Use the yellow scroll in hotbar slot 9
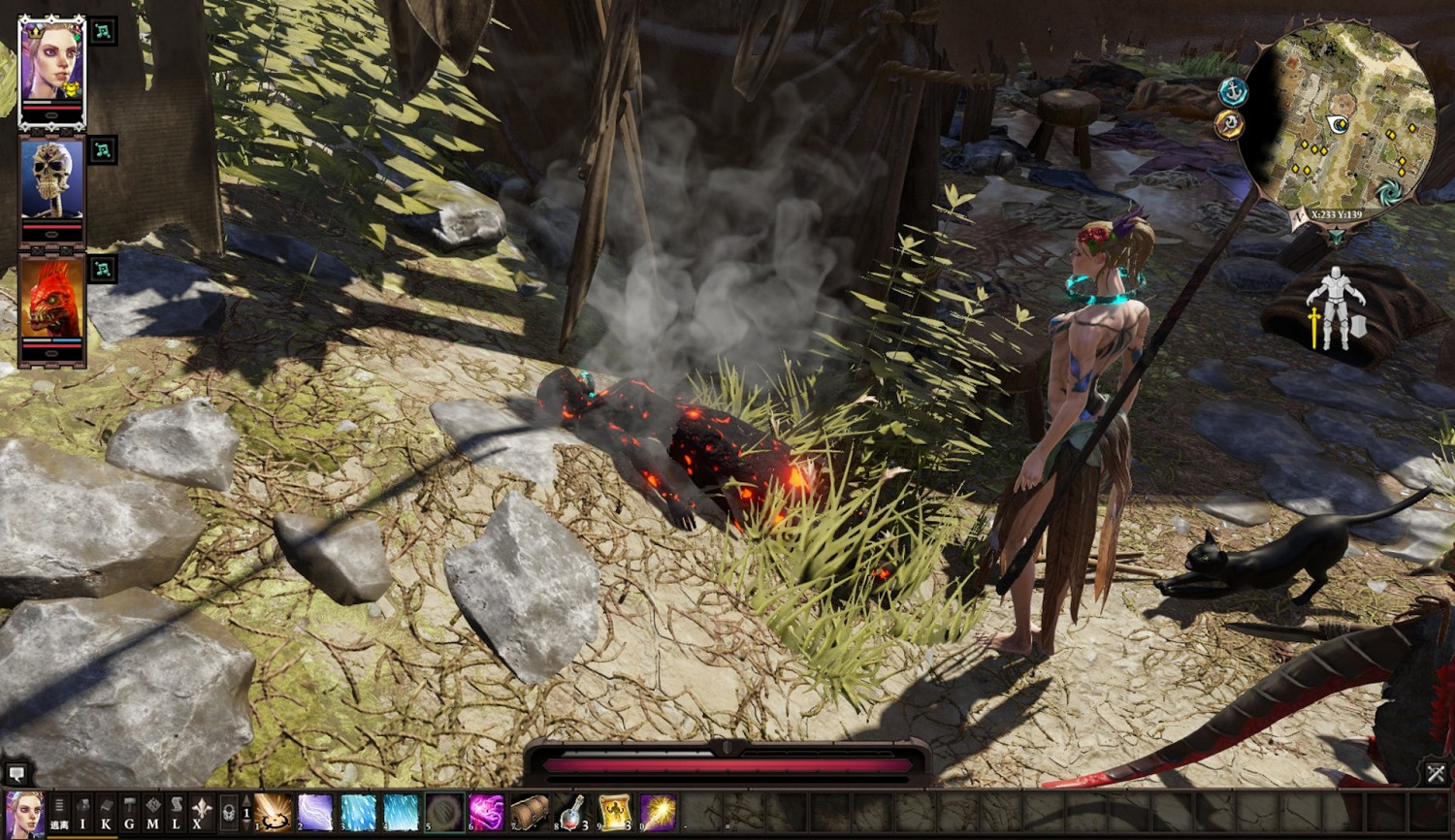The height and width of the screenshot is (840, 1455). point(615,813)
